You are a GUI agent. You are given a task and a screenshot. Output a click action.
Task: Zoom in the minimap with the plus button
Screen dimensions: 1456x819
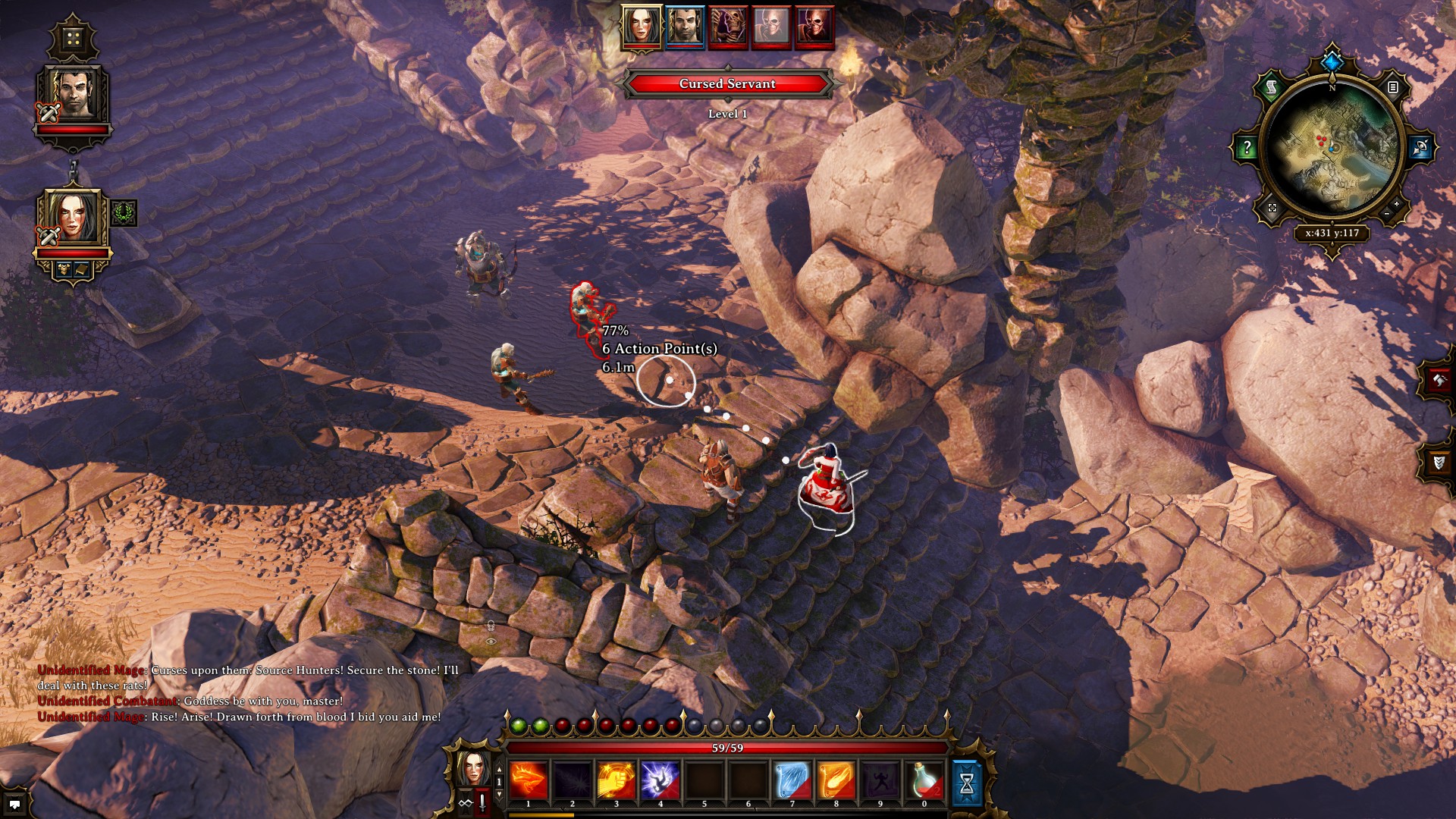coord(1396,204)
